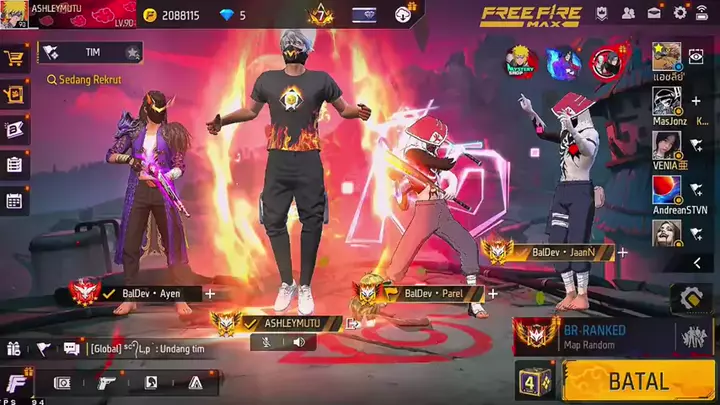The width and height of the screenshot is (720, 405).
Task: Open the shopping cart store icon
Action: 14,59
